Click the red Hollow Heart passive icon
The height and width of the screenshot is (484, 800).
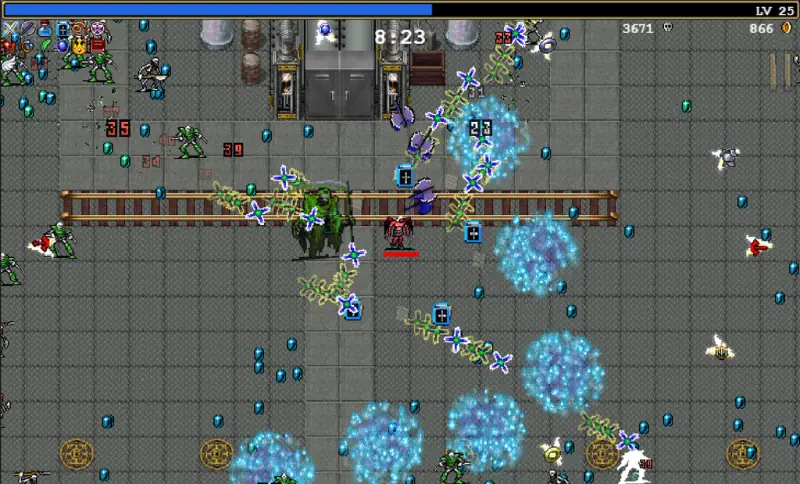click(x=9, y=45)
